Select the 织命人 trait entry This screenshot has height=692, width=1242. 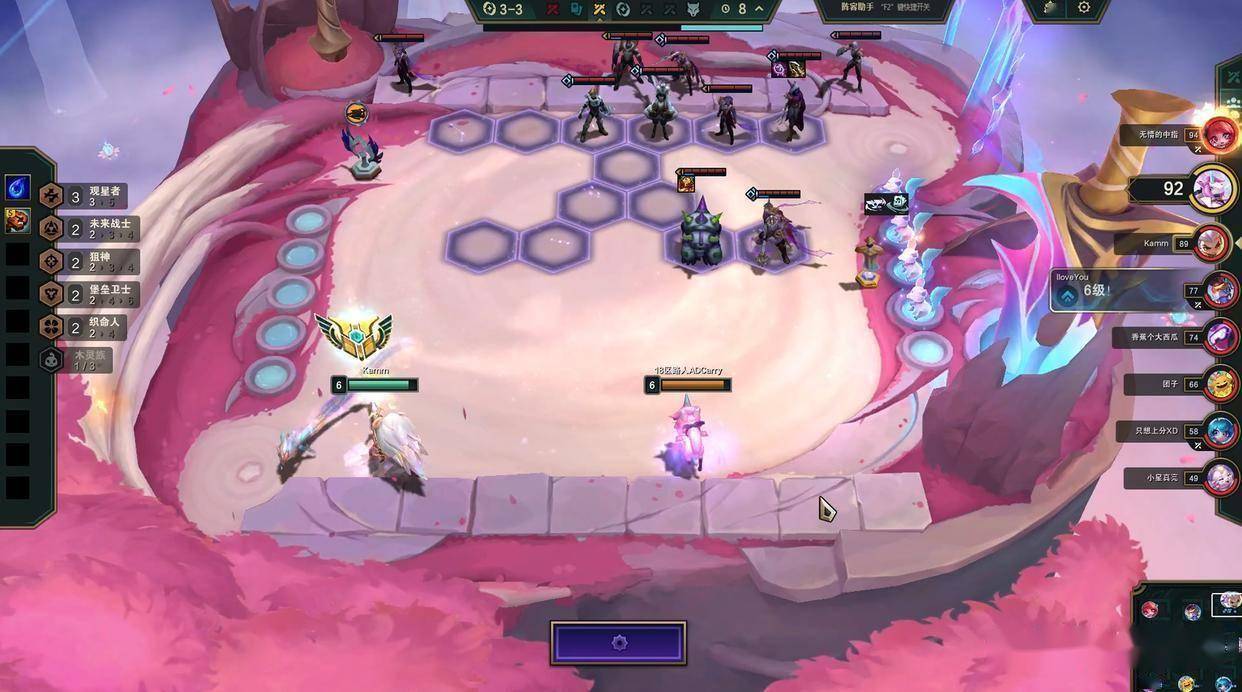pyautogui.click(x=83, y=327)
